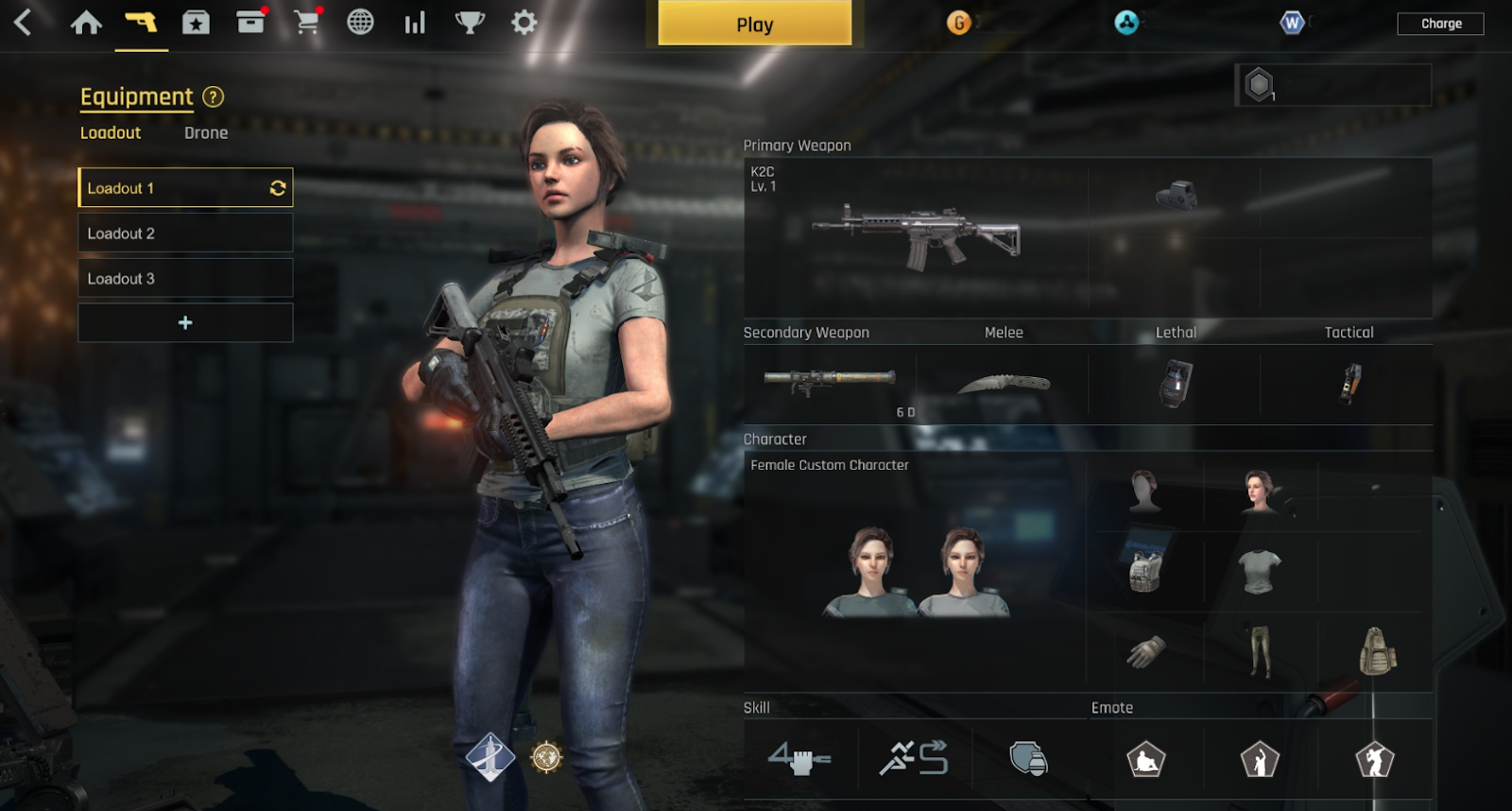The height and width of the screenshot is (811, 1512).
Task: Start a match with the Play button
Action: pos(754,24)
